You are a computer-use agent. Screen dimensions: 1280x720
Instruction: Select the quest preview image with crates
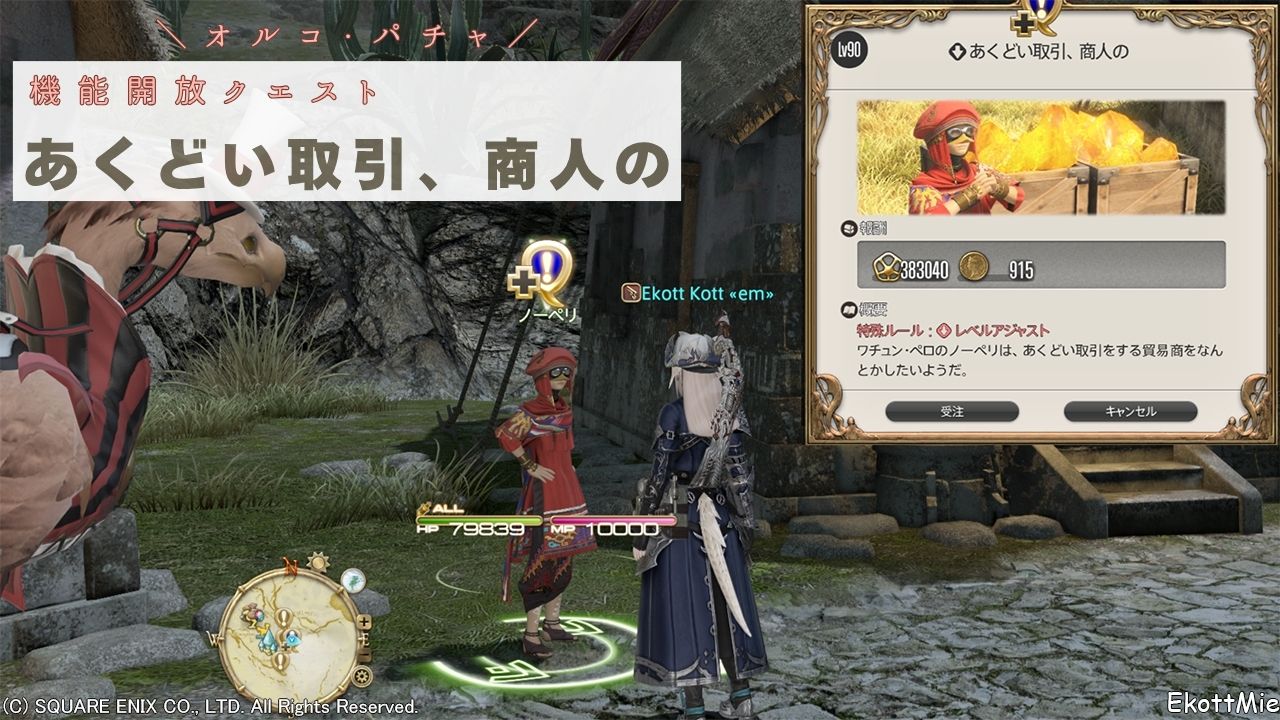1040,156
